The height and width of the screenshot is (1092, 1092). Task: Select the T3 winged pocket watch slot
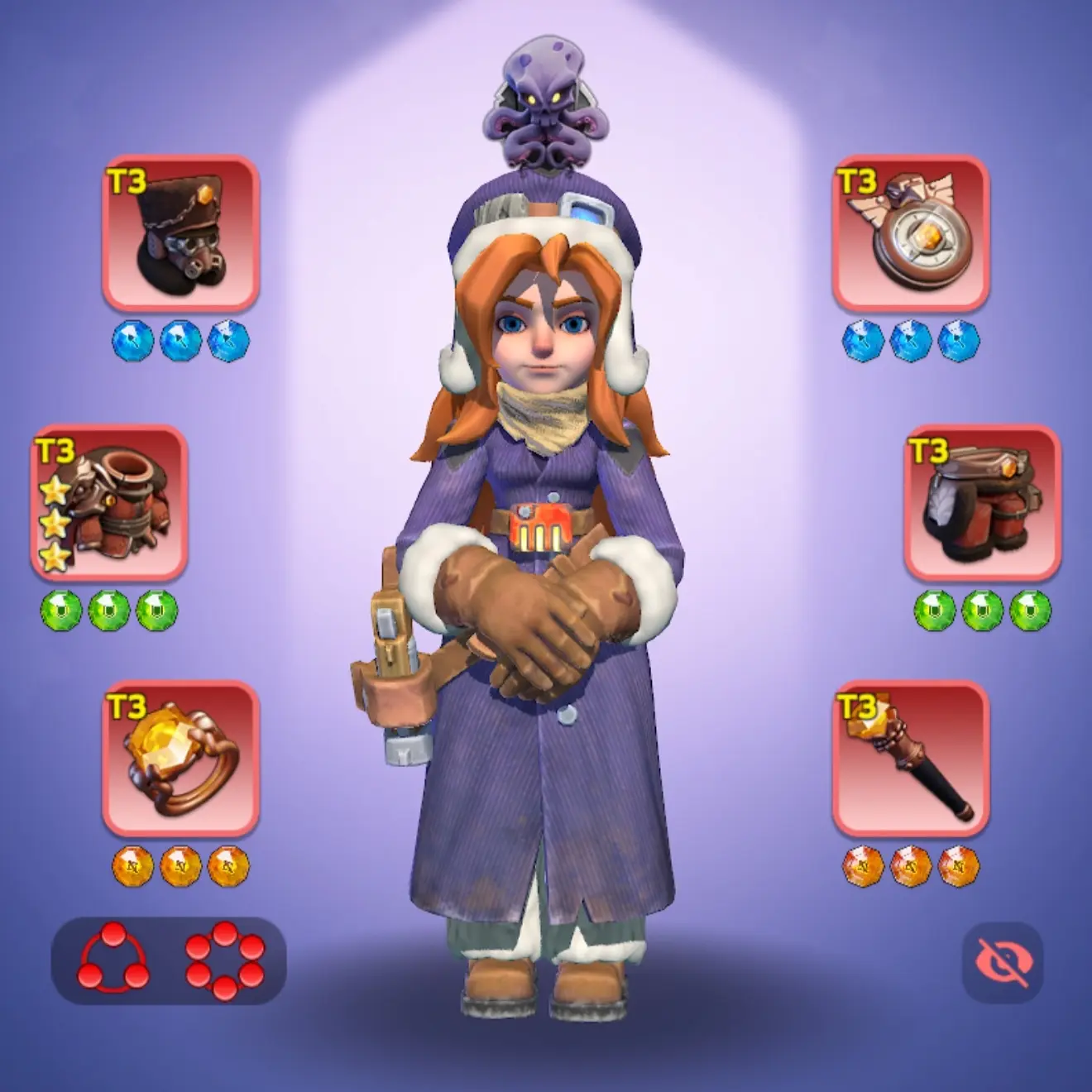tap(910, 234)
